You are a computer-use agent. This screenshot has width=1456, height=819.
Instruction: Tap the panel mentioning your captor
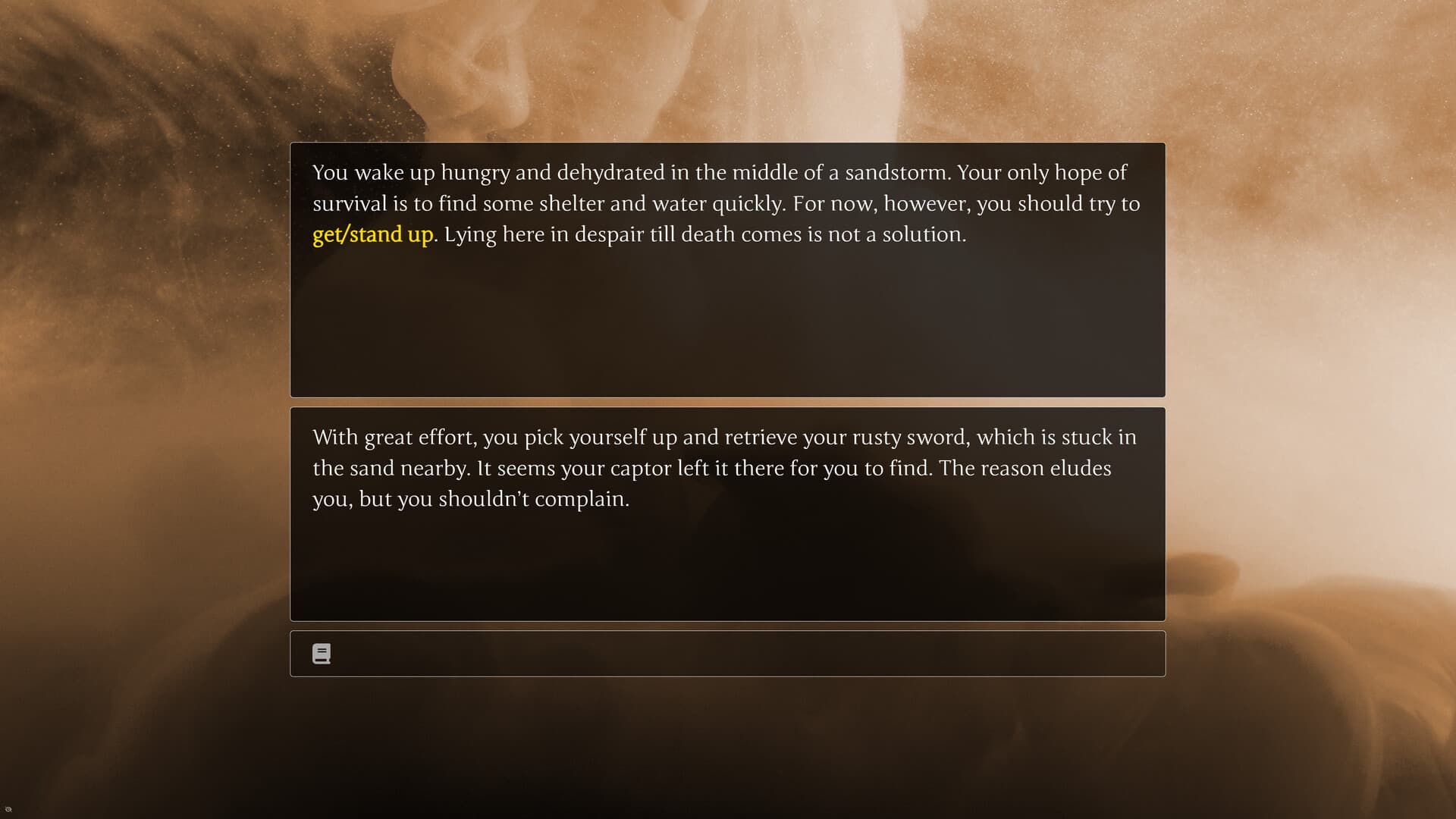[728, 468]
